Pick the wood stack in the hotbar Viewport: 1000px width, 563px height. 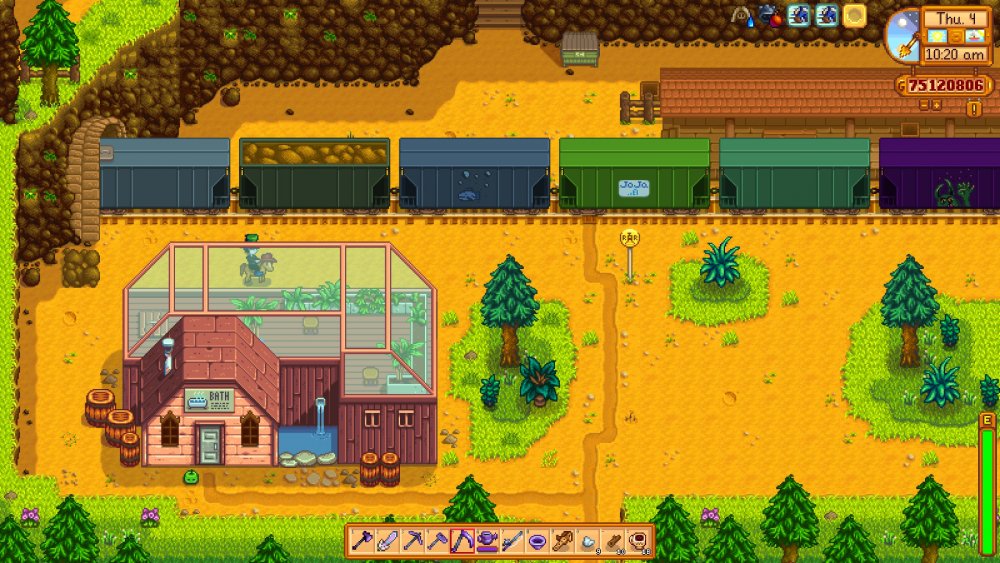click(x=613, y=541)
